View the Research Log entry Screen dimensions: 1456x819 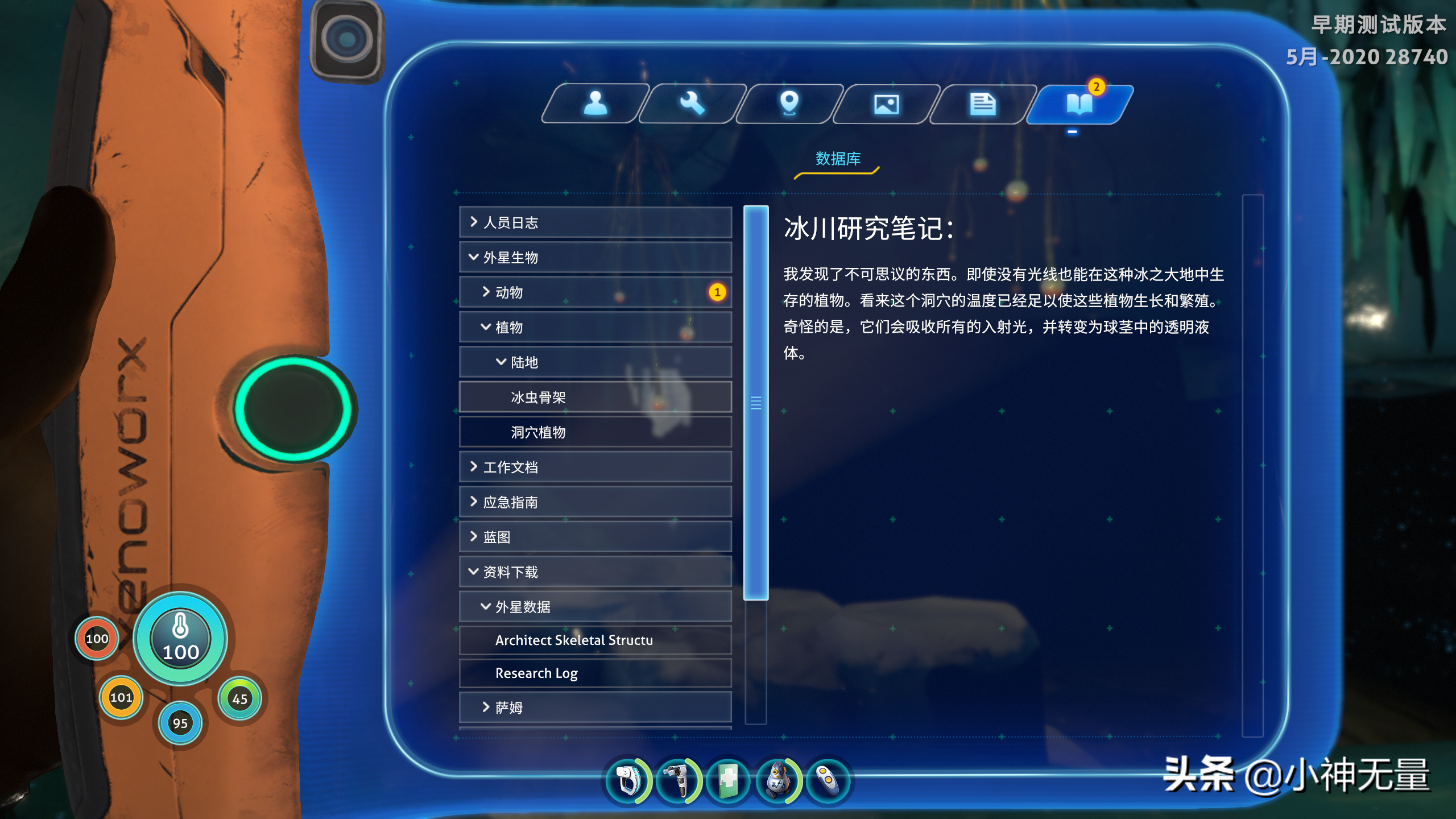pyautogui.click(x=595, y=673)
